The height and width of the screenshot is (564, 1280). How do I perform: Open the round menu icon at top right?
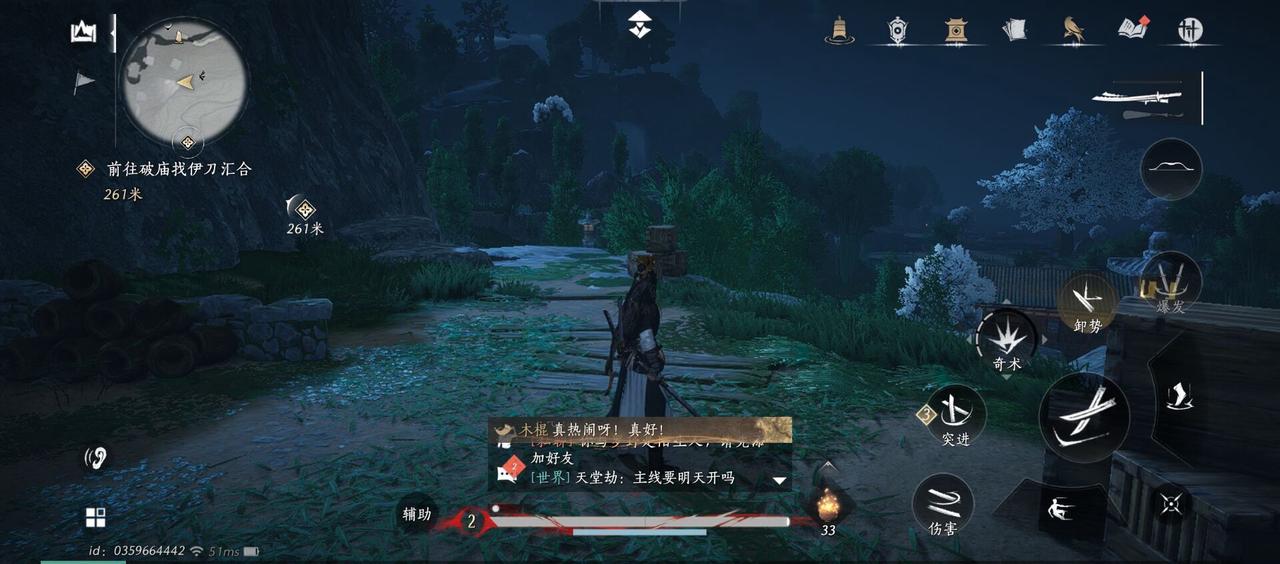coord(1190,30)
